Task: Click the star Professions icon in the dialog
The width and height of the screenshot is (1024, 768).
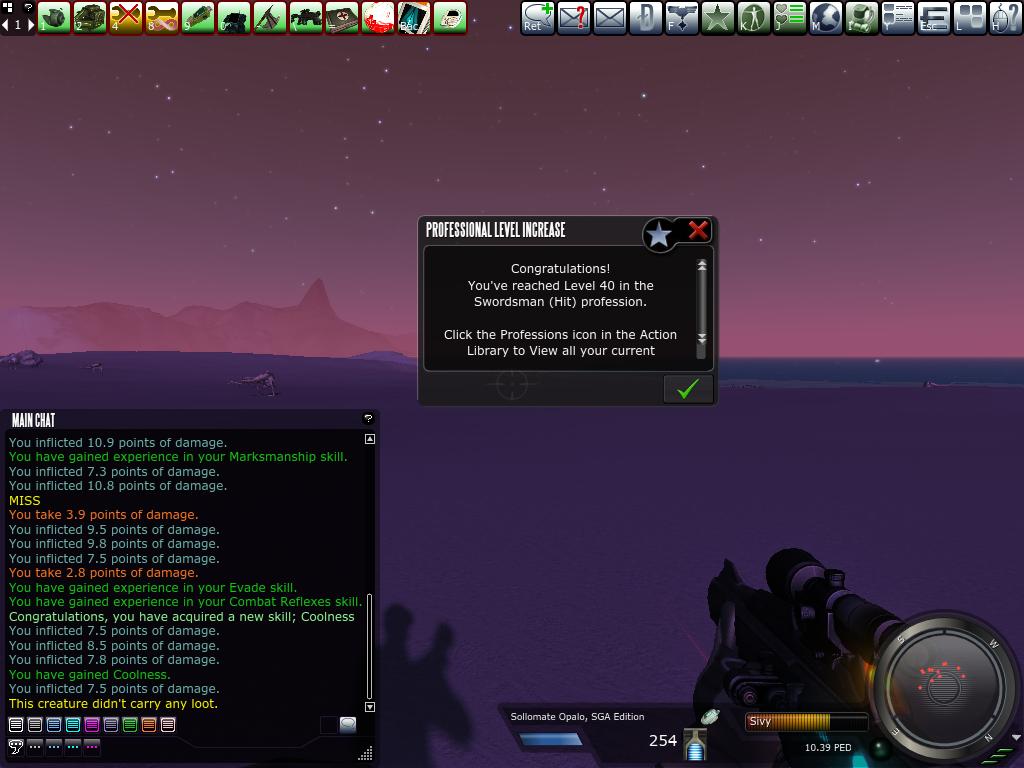Action: pyautogui.click(x=659, y=235)
